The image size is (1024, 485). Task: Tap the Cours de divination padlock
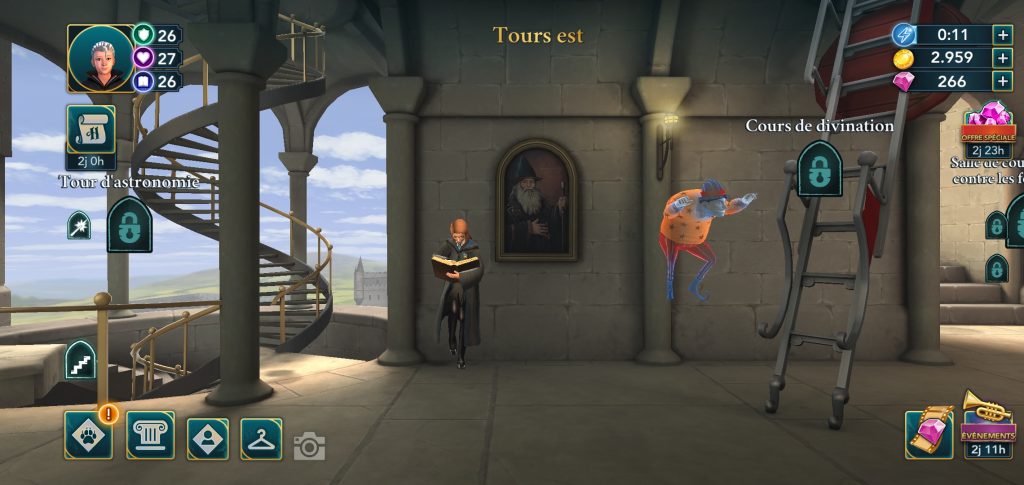[x=819, y=168]
